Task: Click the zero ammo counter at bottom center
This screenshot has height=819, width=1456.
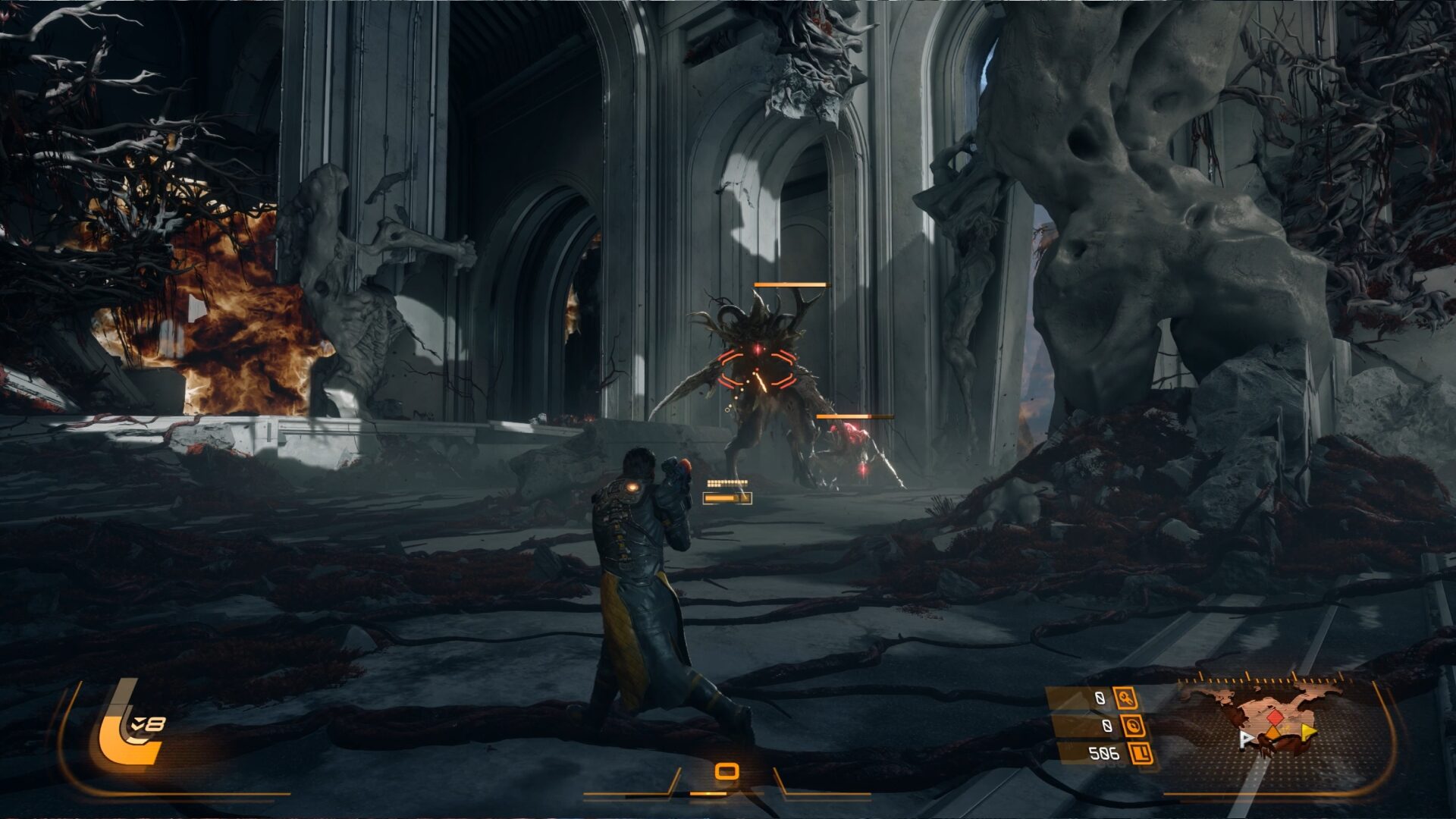Action: [726, 770]
